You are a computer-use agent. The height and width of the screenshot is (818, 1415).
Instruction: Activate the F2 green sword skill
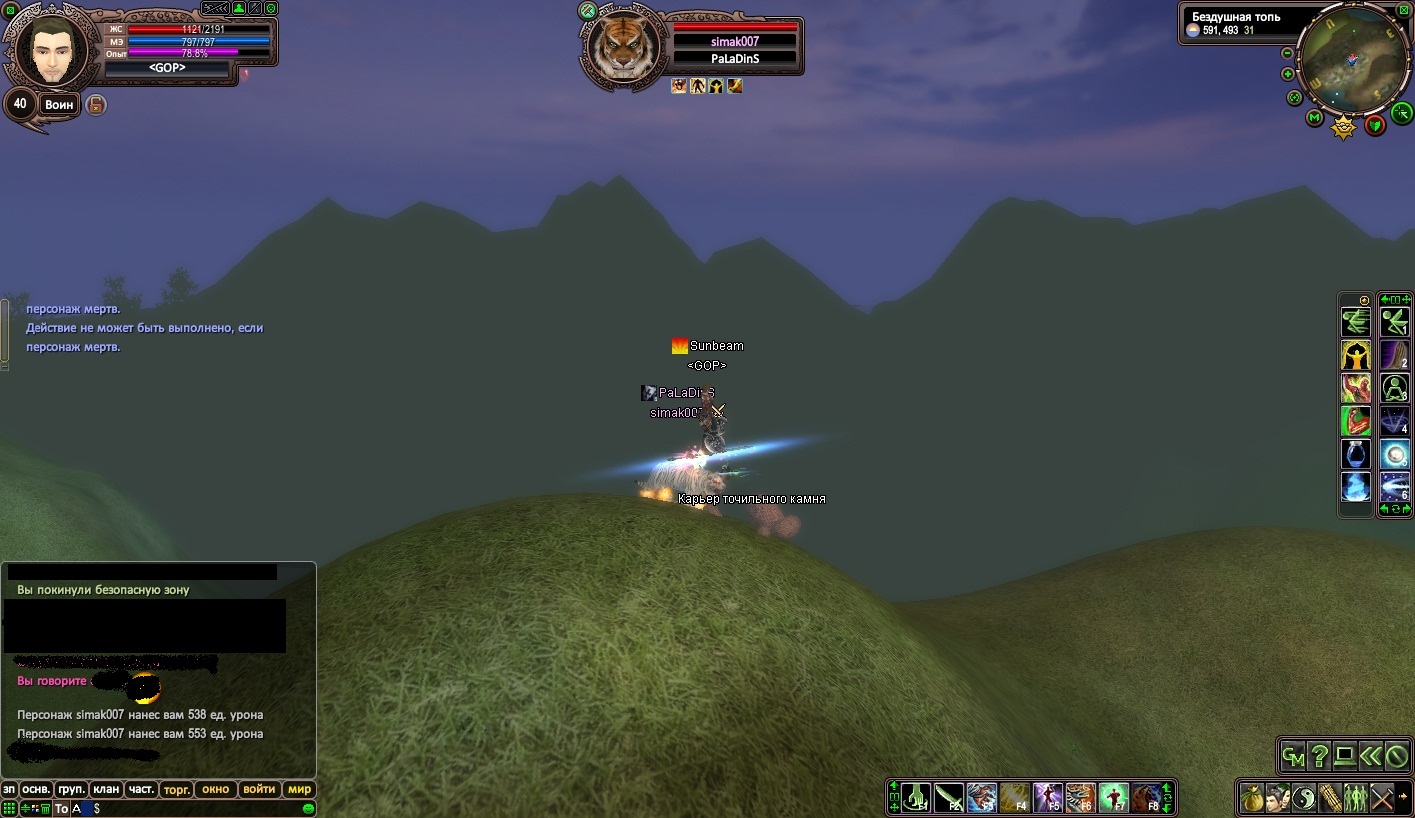tap(948, 798)
